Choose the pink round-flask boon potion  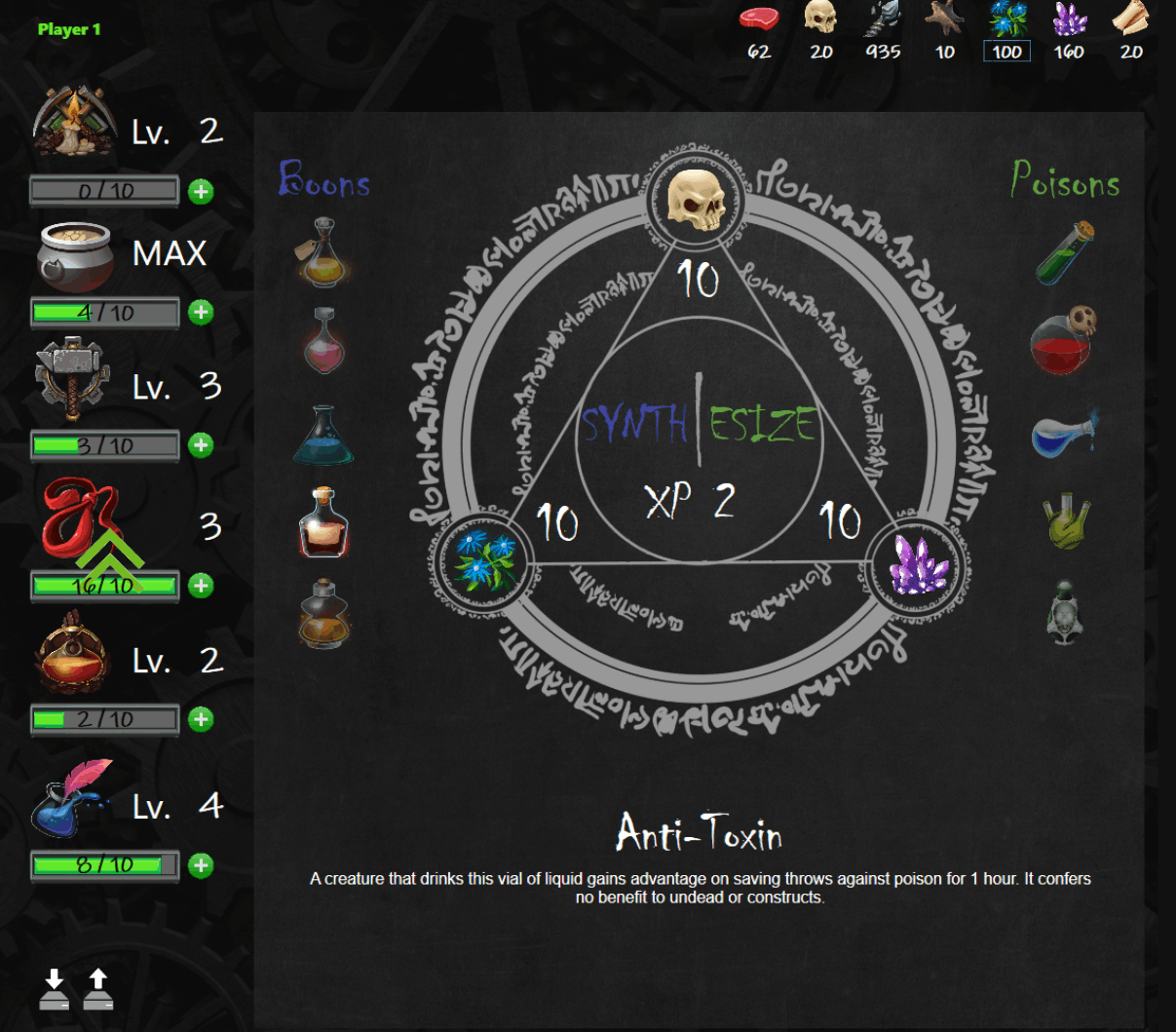tap(323, 341)
